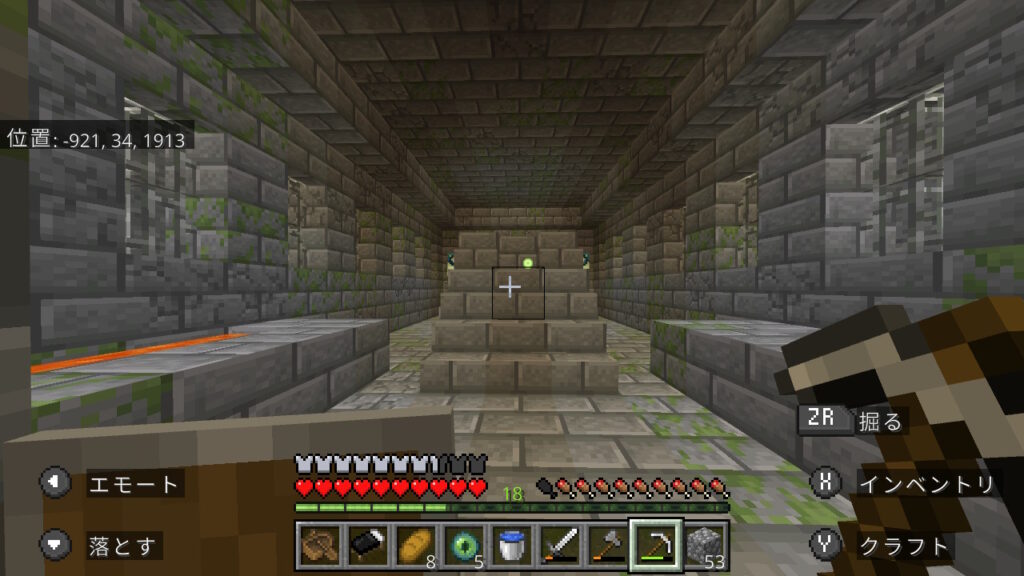This screenshot has height=576, width=1024.
Task: Select the crossbow hotbar slot
Action: point(319,545)
